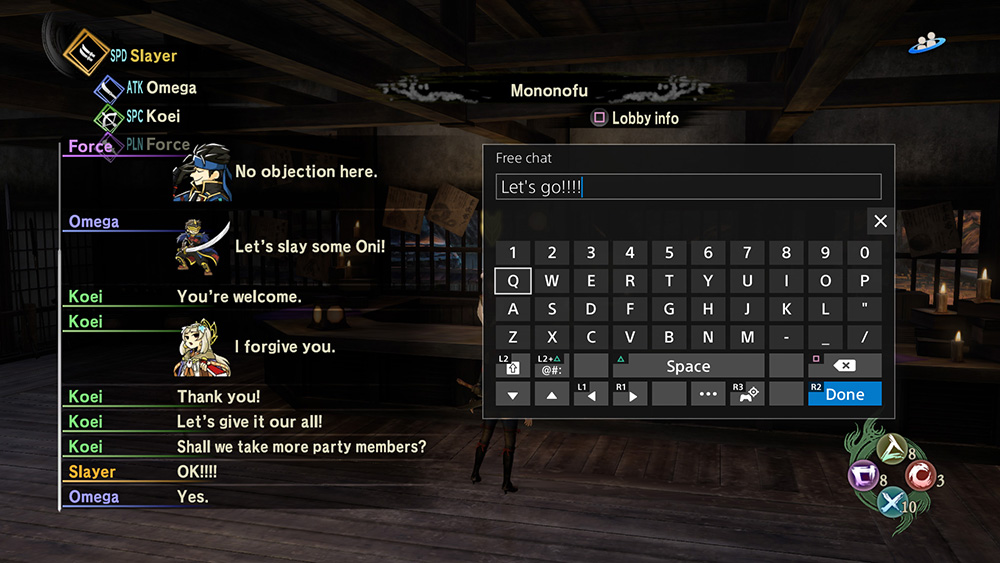
Task: Choose the letter G key
Action: click(669, 309)
